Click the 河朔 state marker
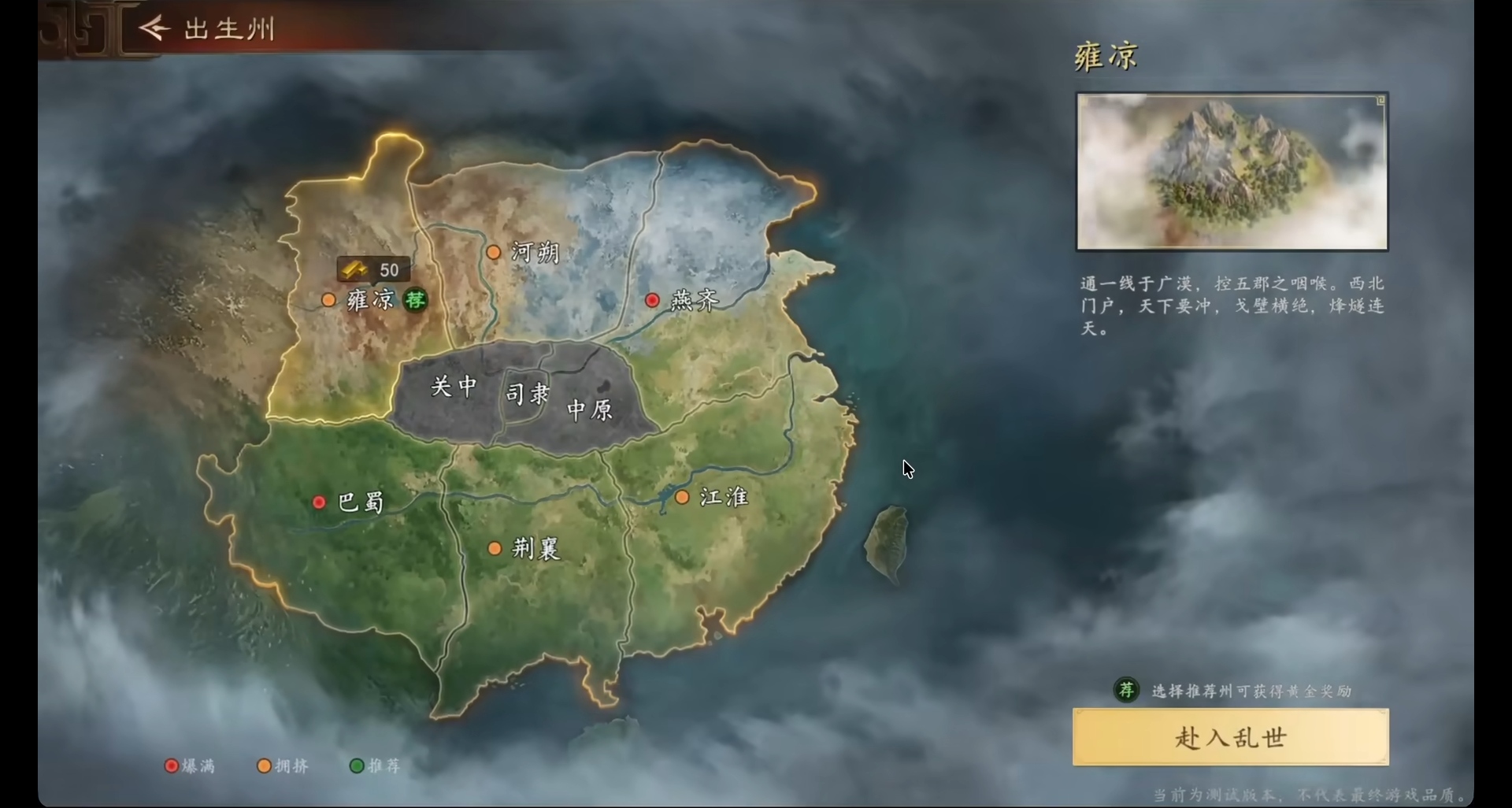 coord(495,251)
